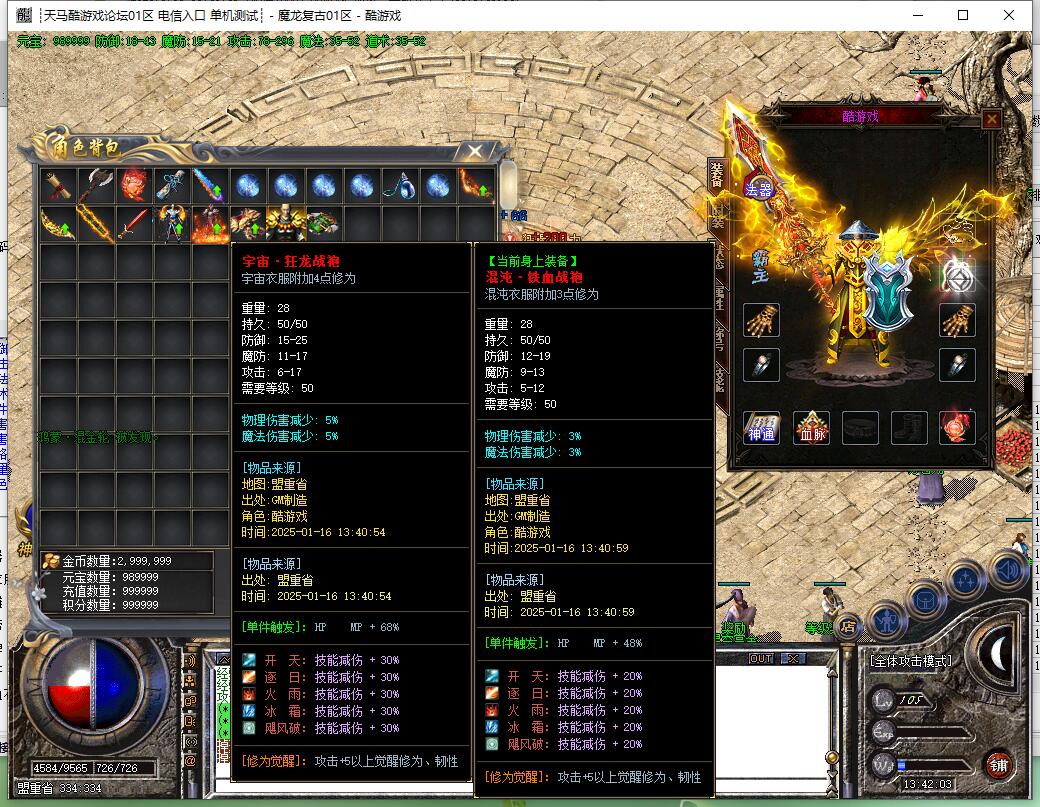Select the green treasure chest item

[x=322, y=223]
